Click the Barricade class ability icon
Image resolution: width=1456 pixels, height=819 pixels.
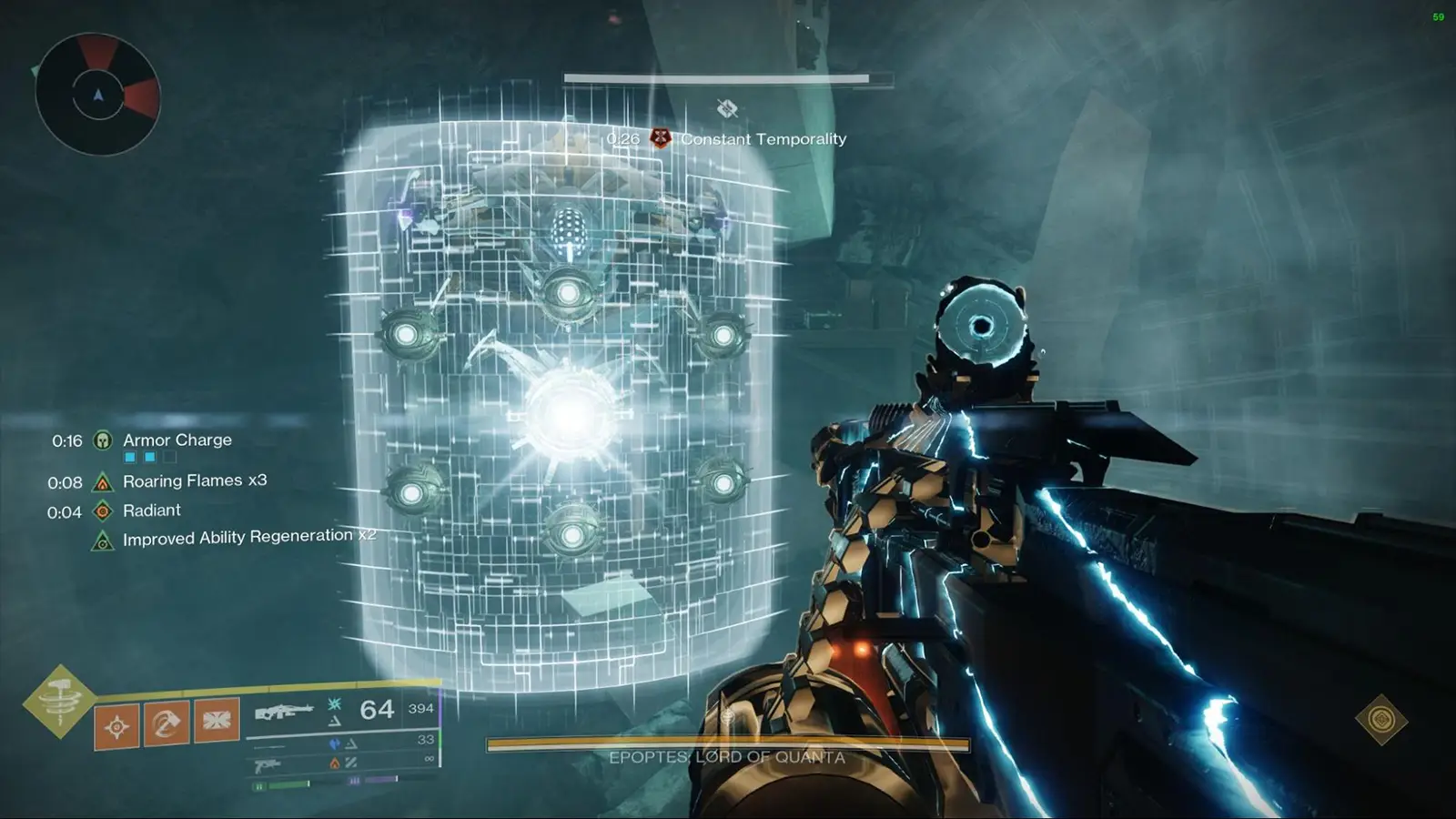click(218, 721)
